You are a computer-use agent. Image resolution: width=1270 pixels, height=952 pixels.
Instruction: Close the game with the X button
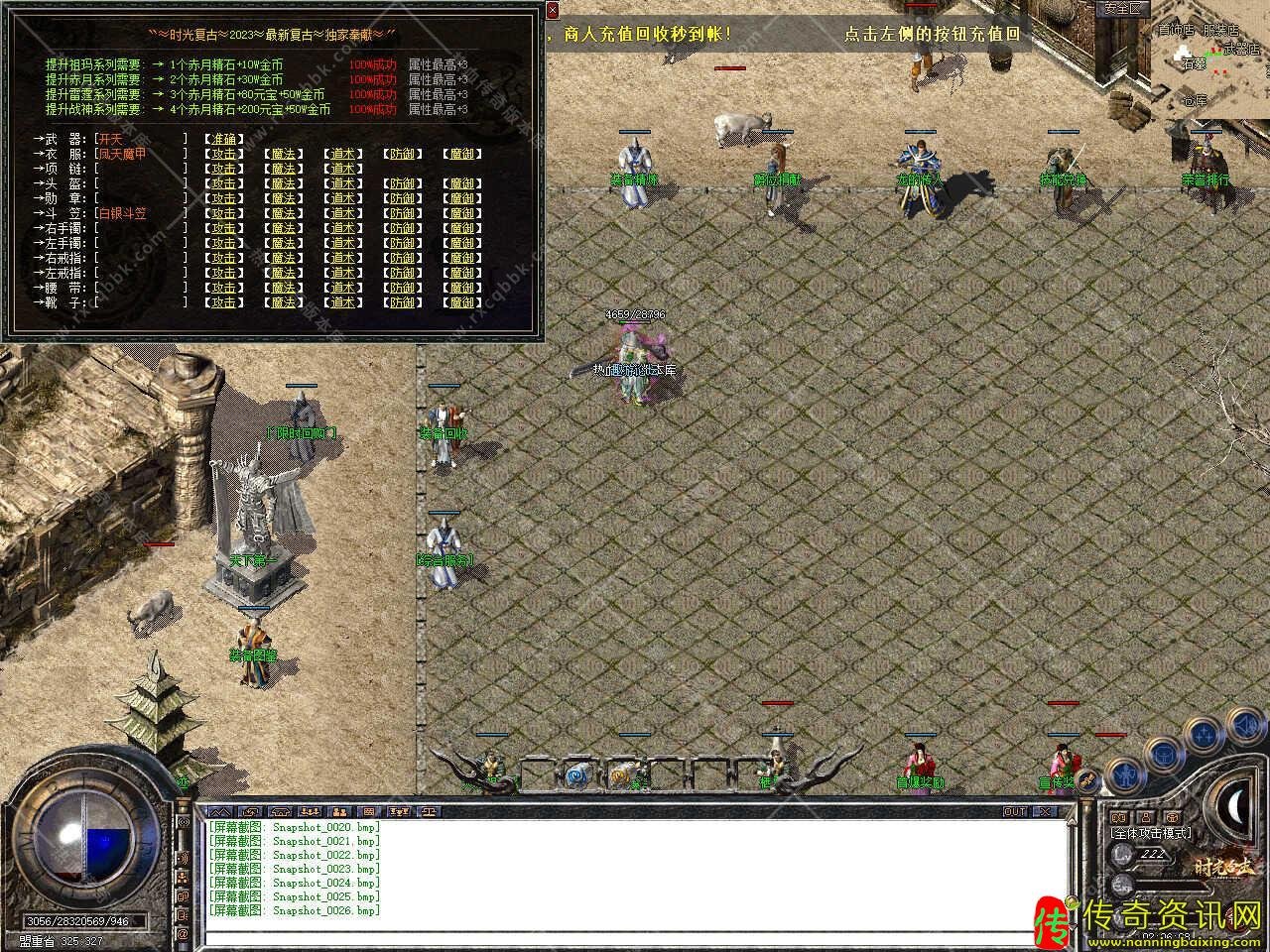[1046, 811]
